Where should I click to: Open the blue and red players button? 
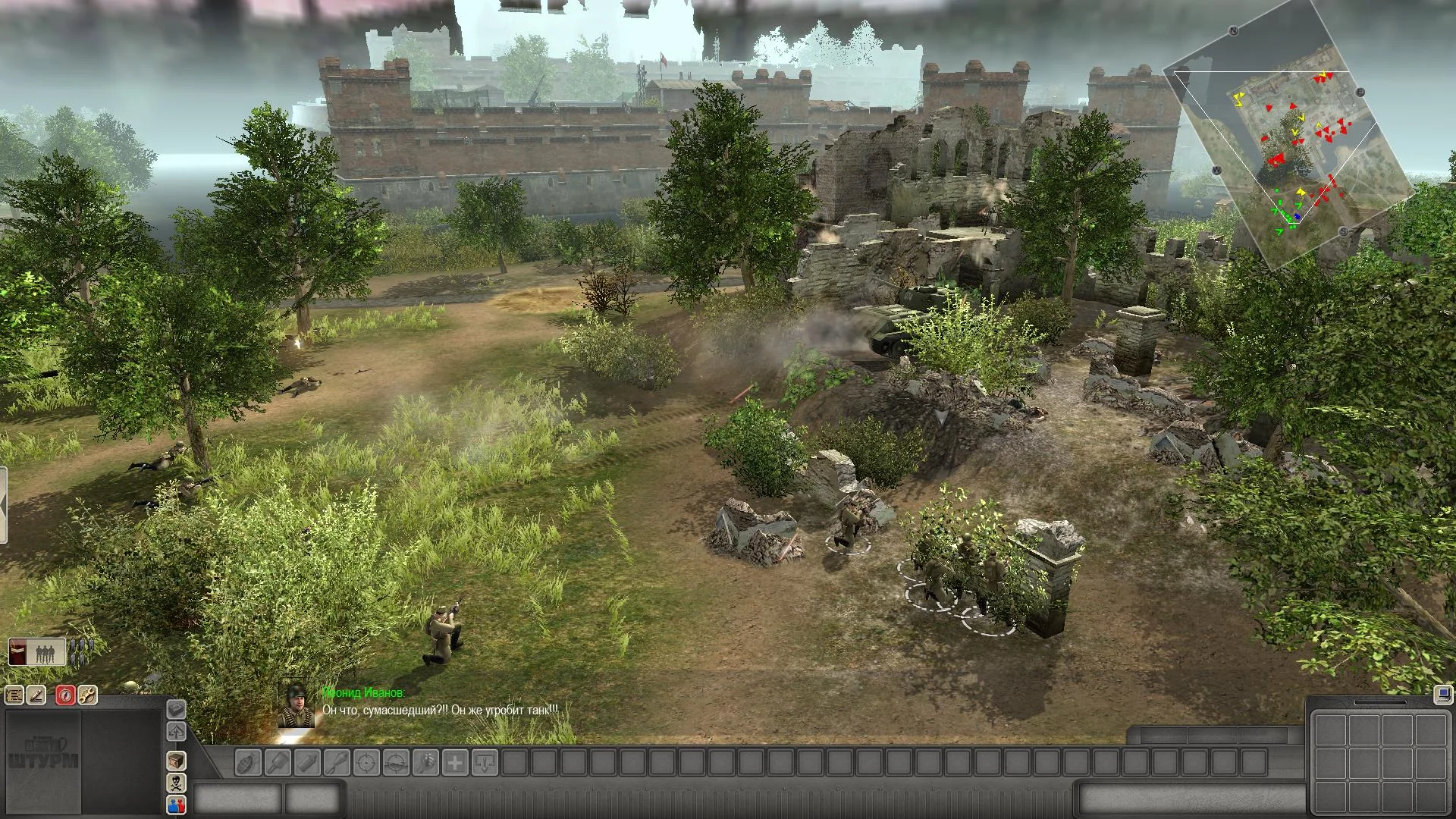[x=176, y=805]
